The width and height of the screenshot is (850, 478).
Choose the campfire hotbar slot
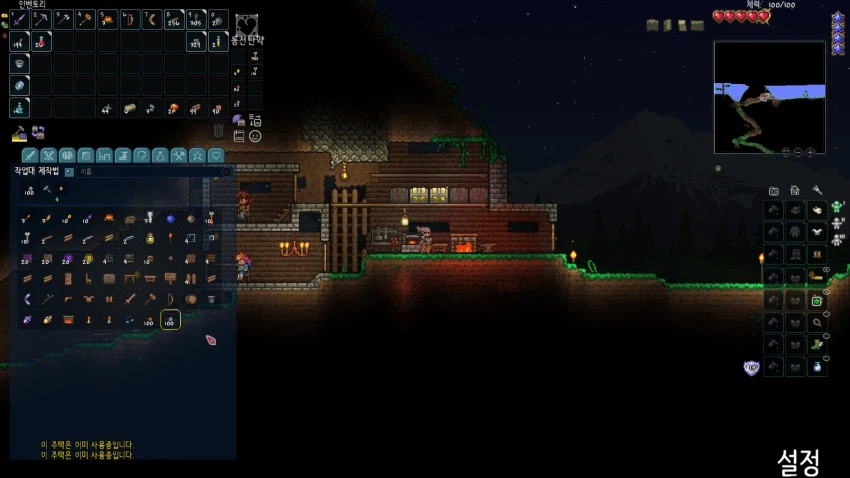click(108, 19)
